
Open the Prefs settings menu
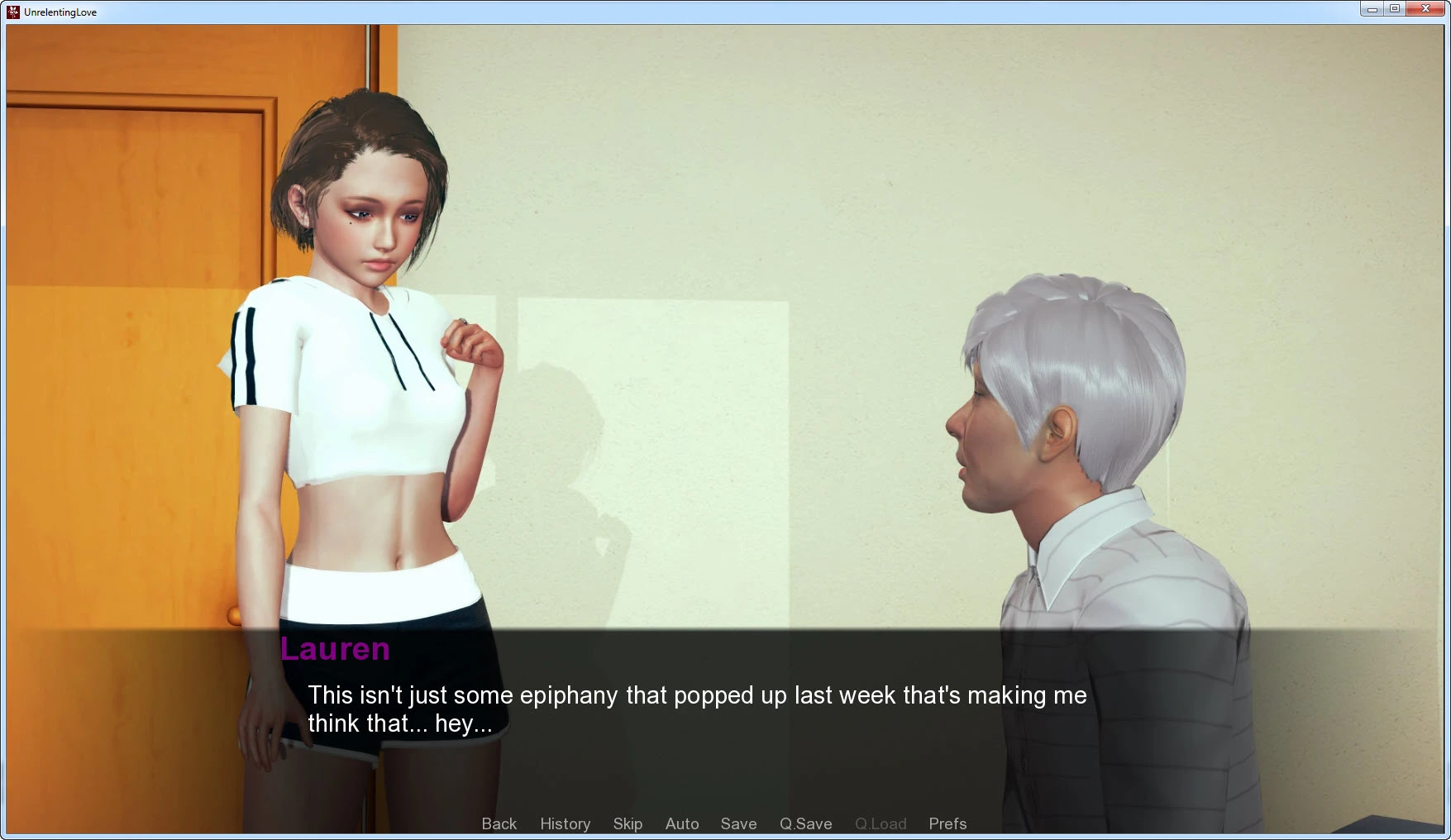[947, 823]
